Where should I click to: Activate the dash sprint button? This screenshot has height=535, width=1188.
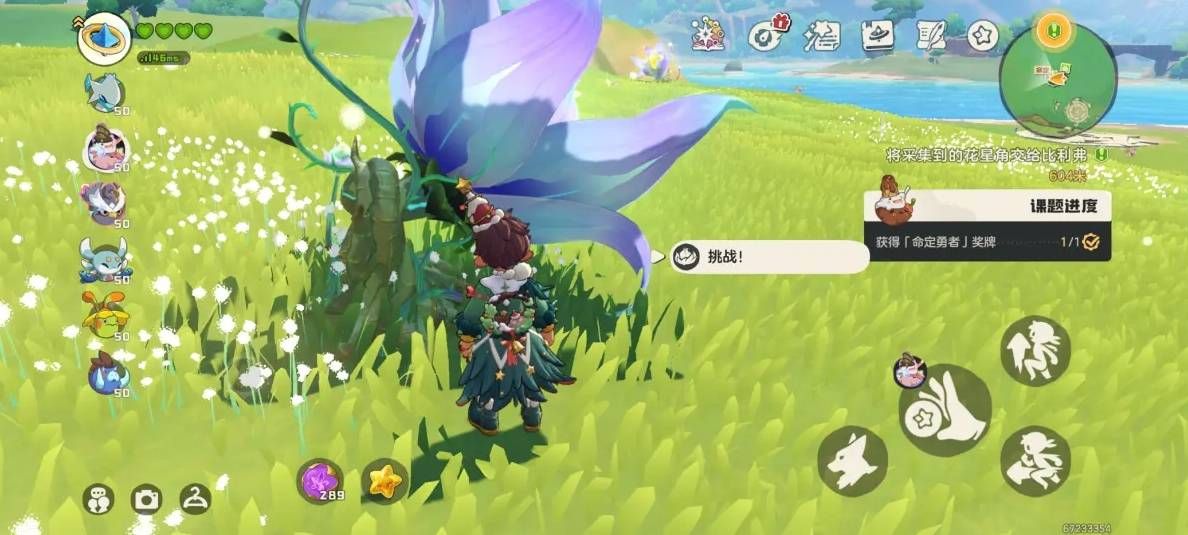1035,461
